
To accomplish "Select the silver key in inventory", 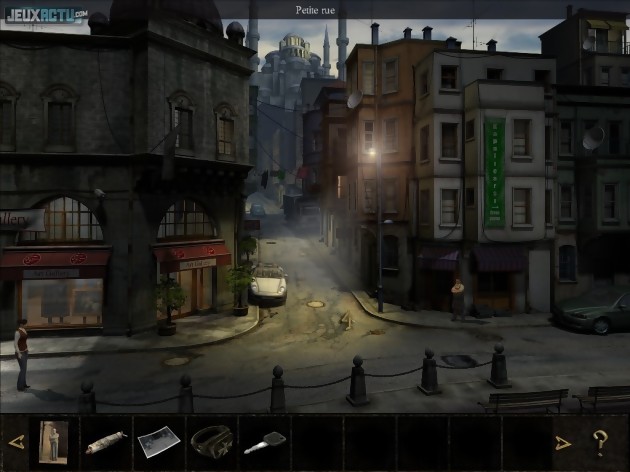I will pyautogui.click(x=263, y=442).
